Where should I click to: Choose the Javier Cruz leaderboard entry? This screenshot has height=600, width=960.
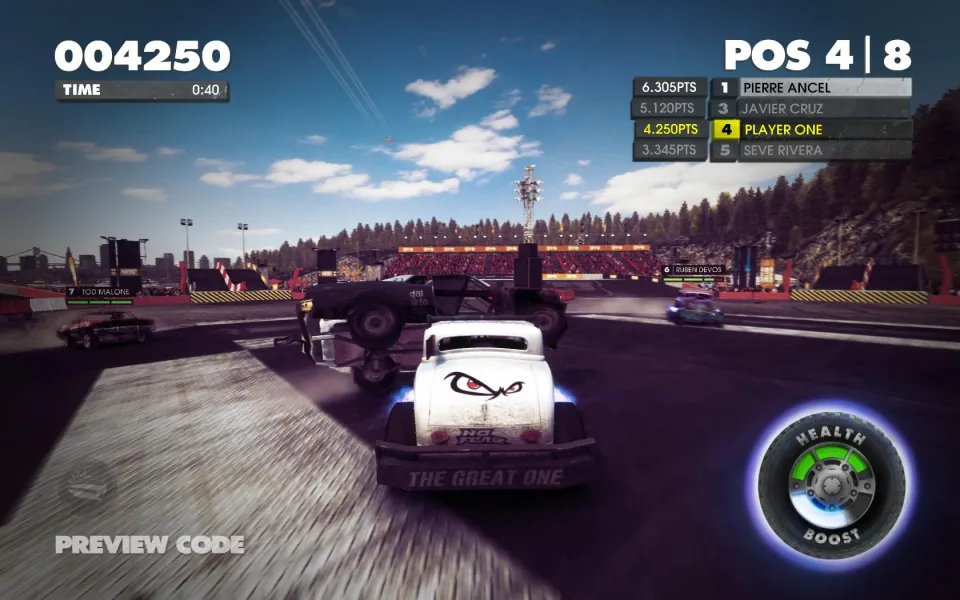pos(810,109)
